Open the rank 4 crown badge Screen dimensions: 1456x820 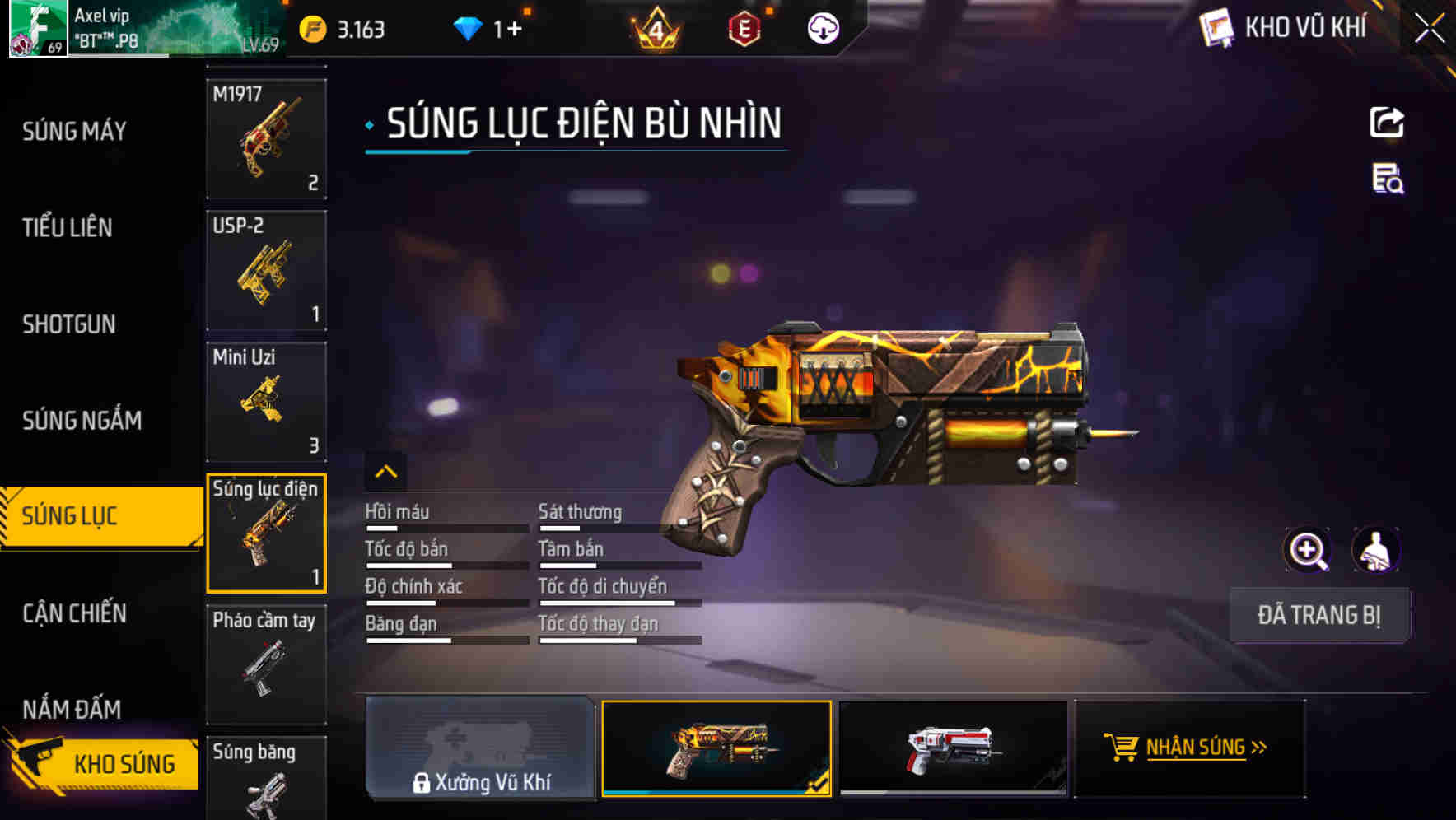pos(653,27)
